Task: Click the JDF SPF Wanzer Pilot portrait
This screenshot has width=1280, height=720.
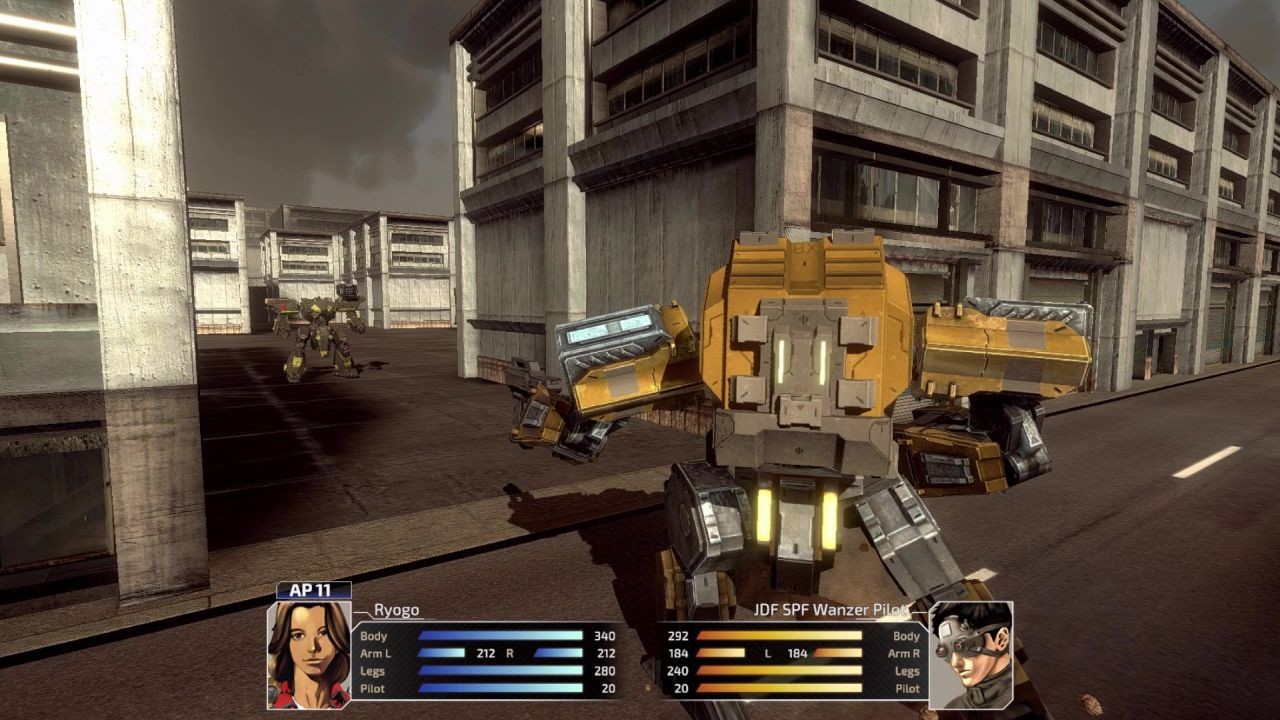Action: [971, 655]
